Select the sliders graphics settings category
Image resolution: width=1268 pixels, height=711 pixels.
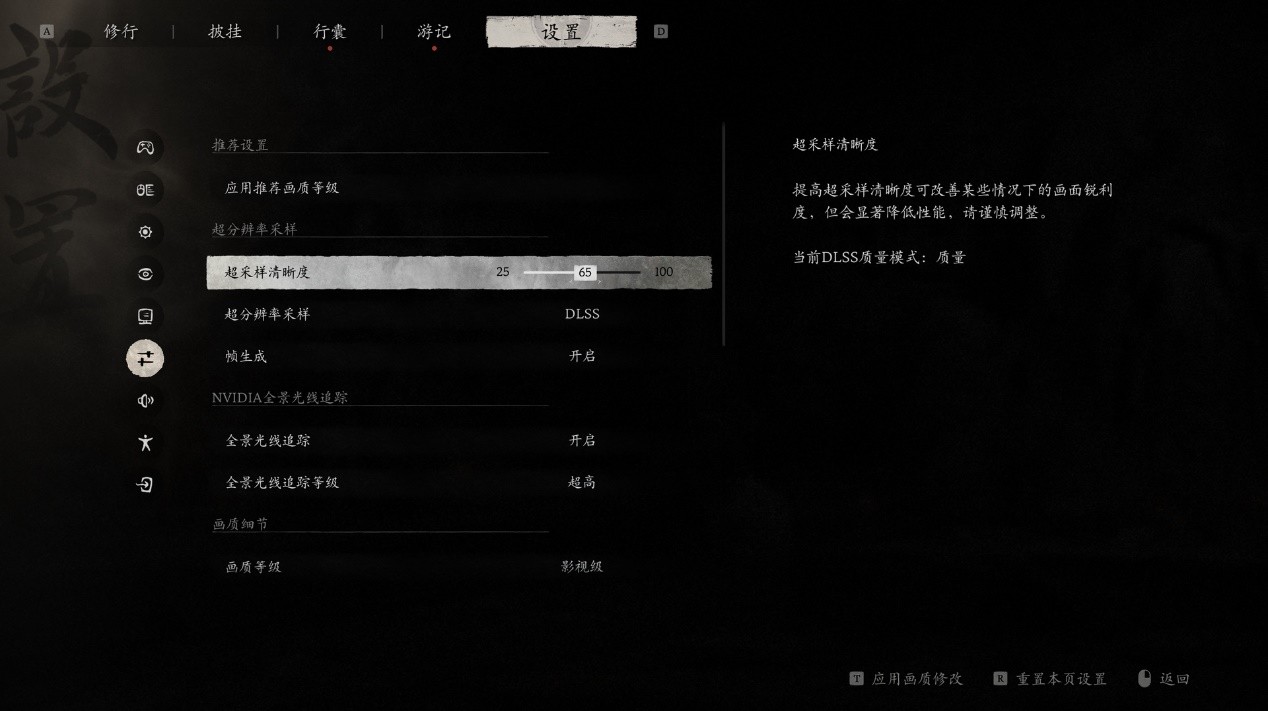(145, 358)
